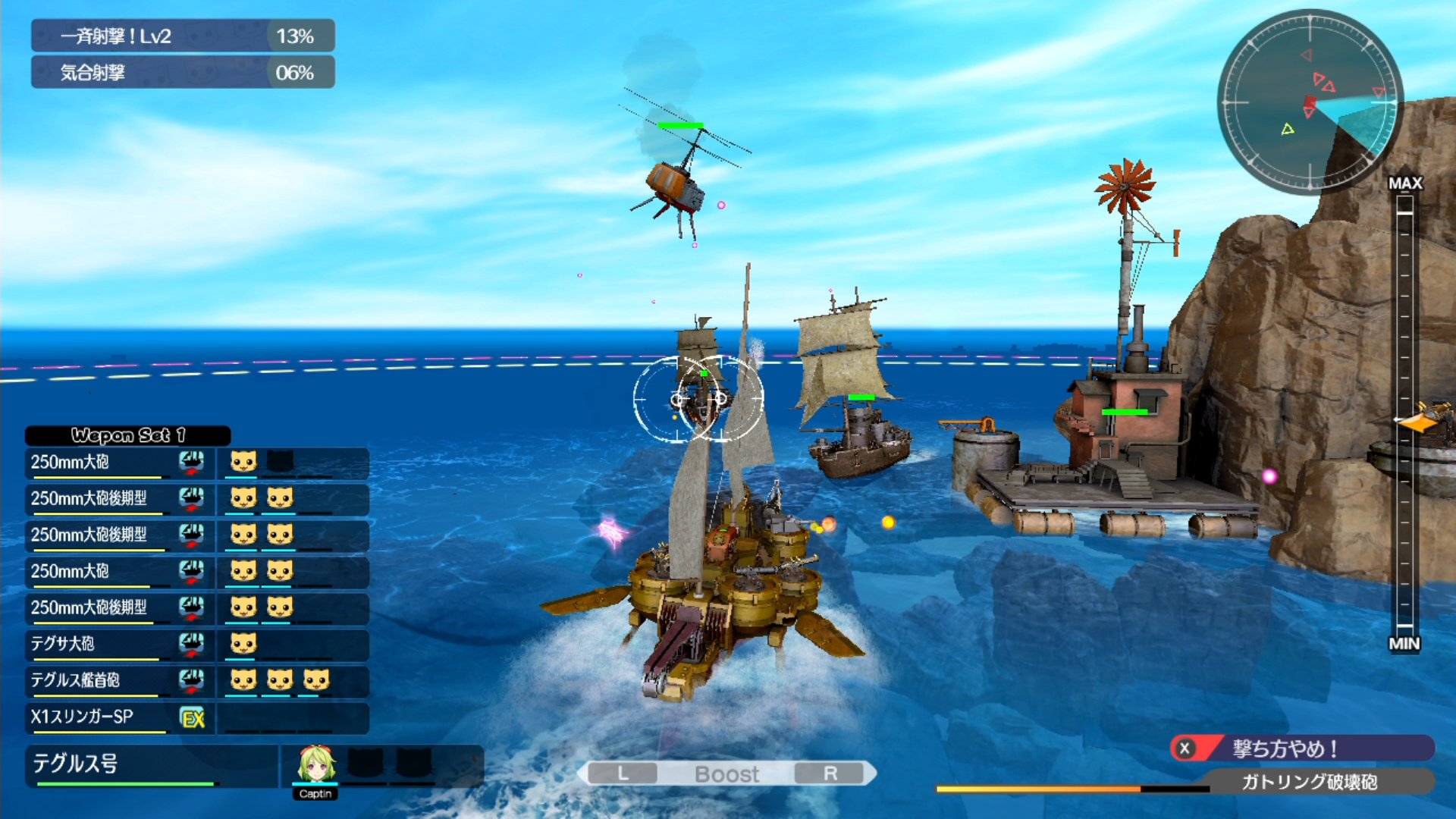Click the circular radar minimap

click(x=1310, y=102)
